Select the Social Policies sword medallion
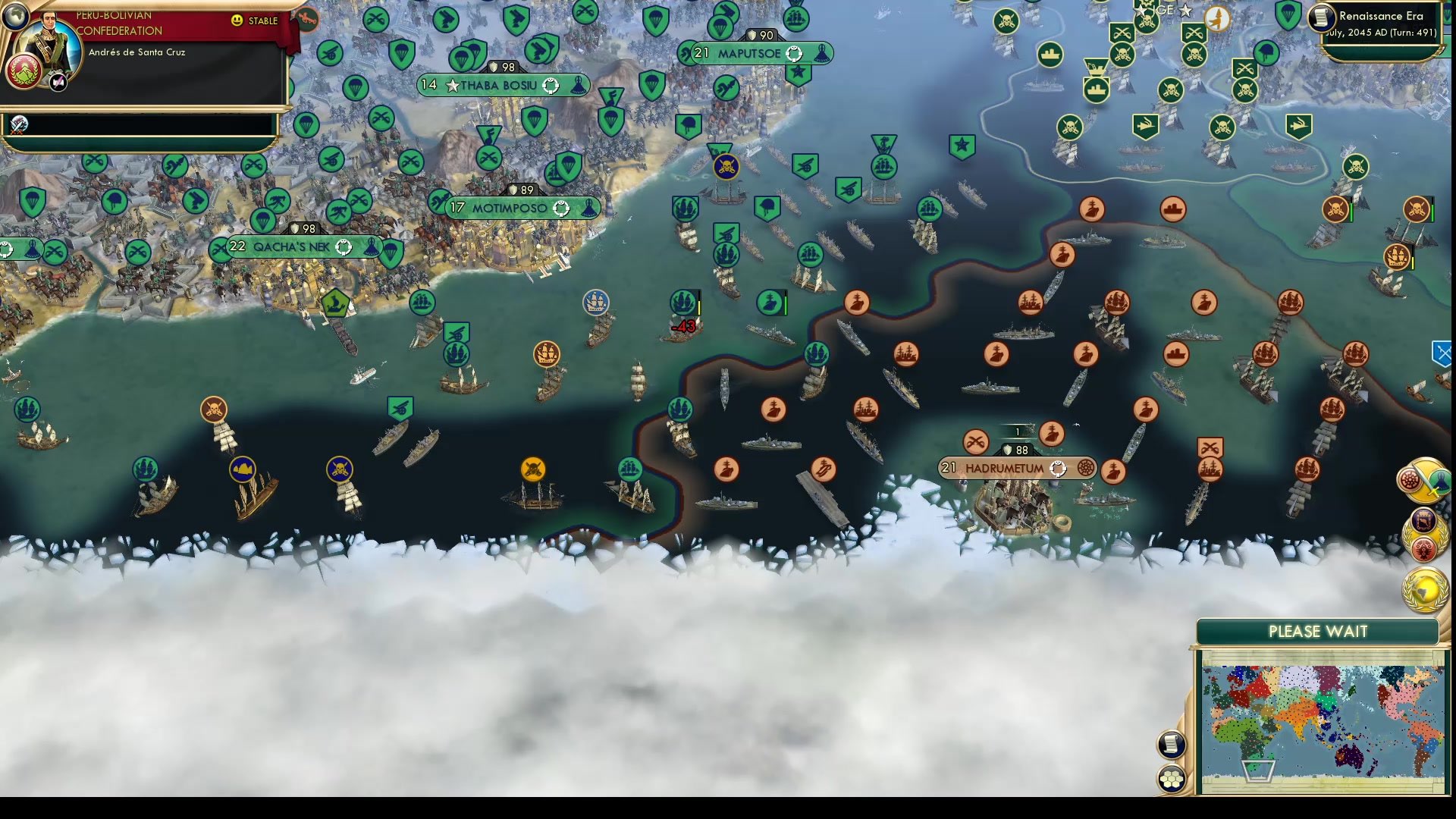Image resolution: width=1456 pixels, height=819 pixels. point(1423,480)
